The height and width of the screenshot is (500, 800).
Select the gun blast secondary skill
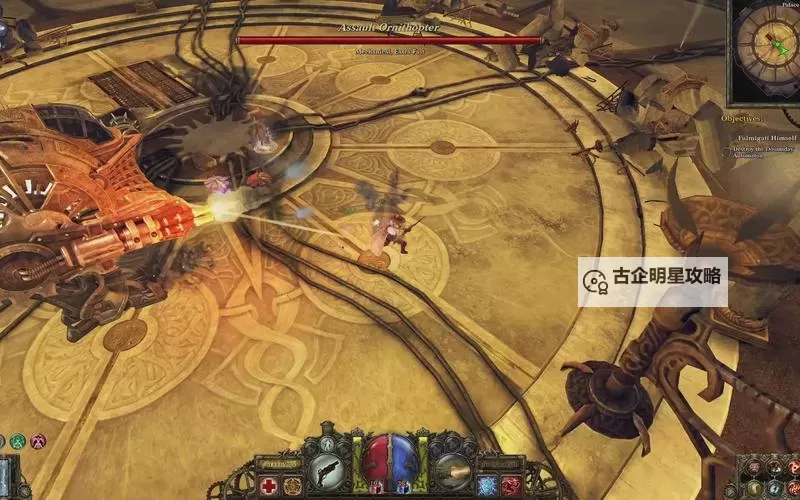[x=452, y=469]
